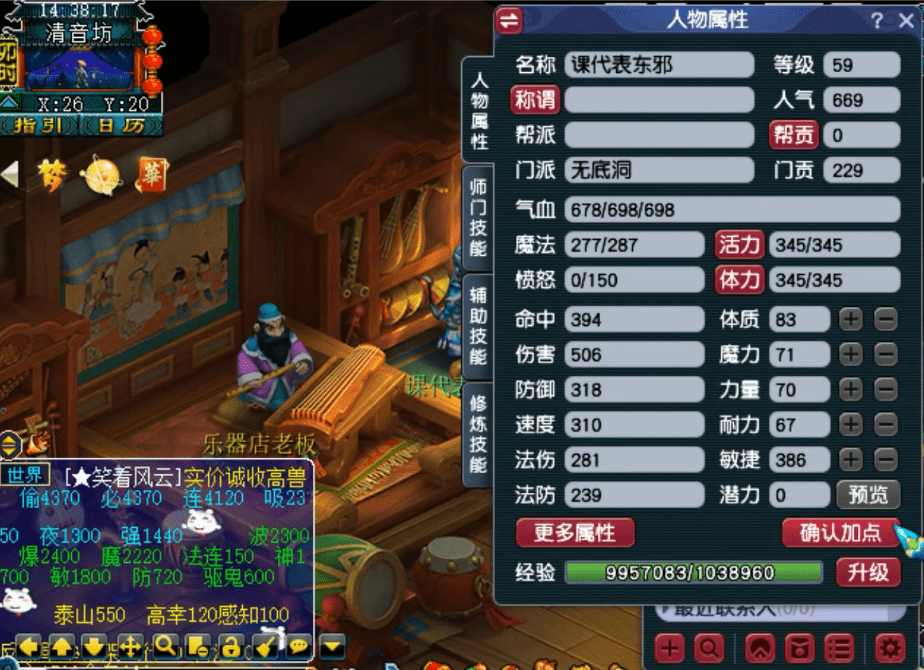The width and height of the screenshot is (924, 670).
Task: Close the 人物属性 character attributes window
Action: pos(905,21)
